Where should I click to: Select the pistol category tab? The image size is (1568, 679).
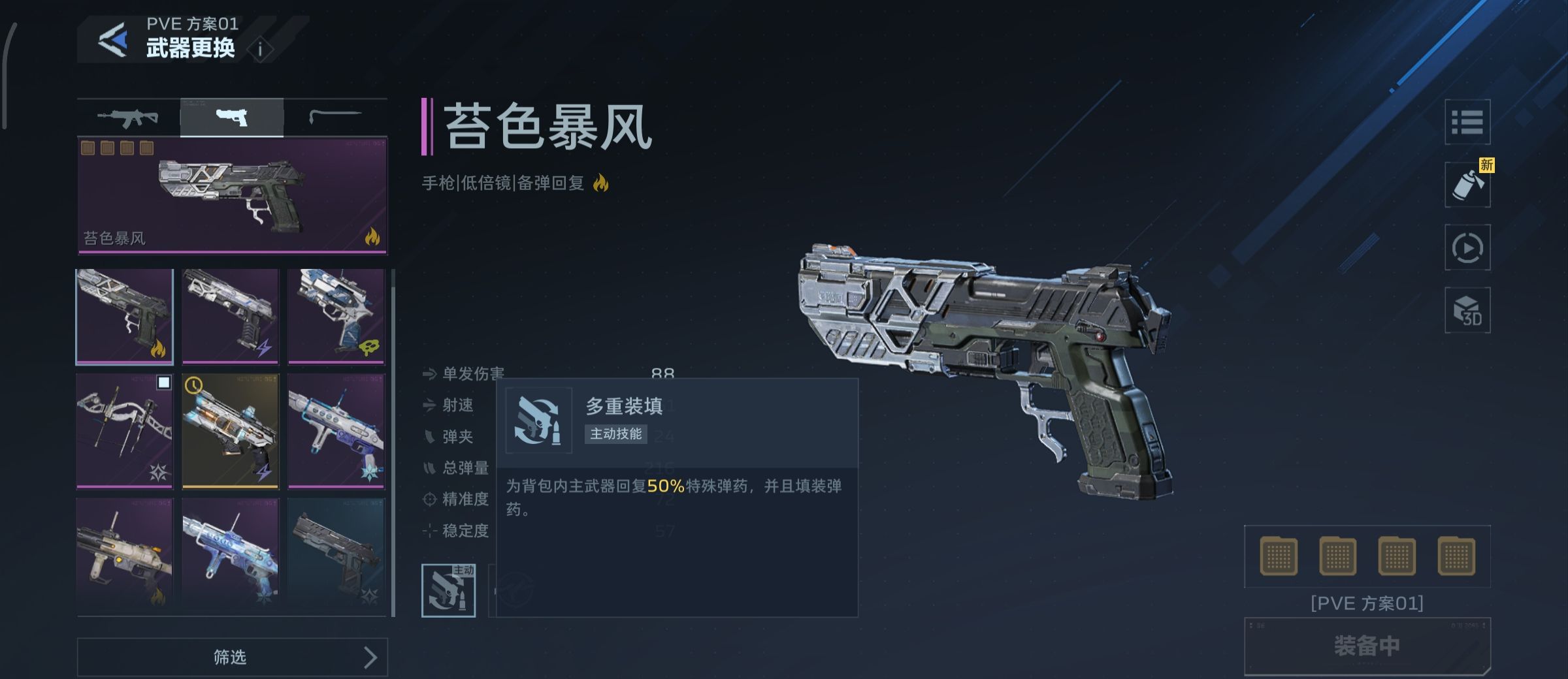[232, 116]
